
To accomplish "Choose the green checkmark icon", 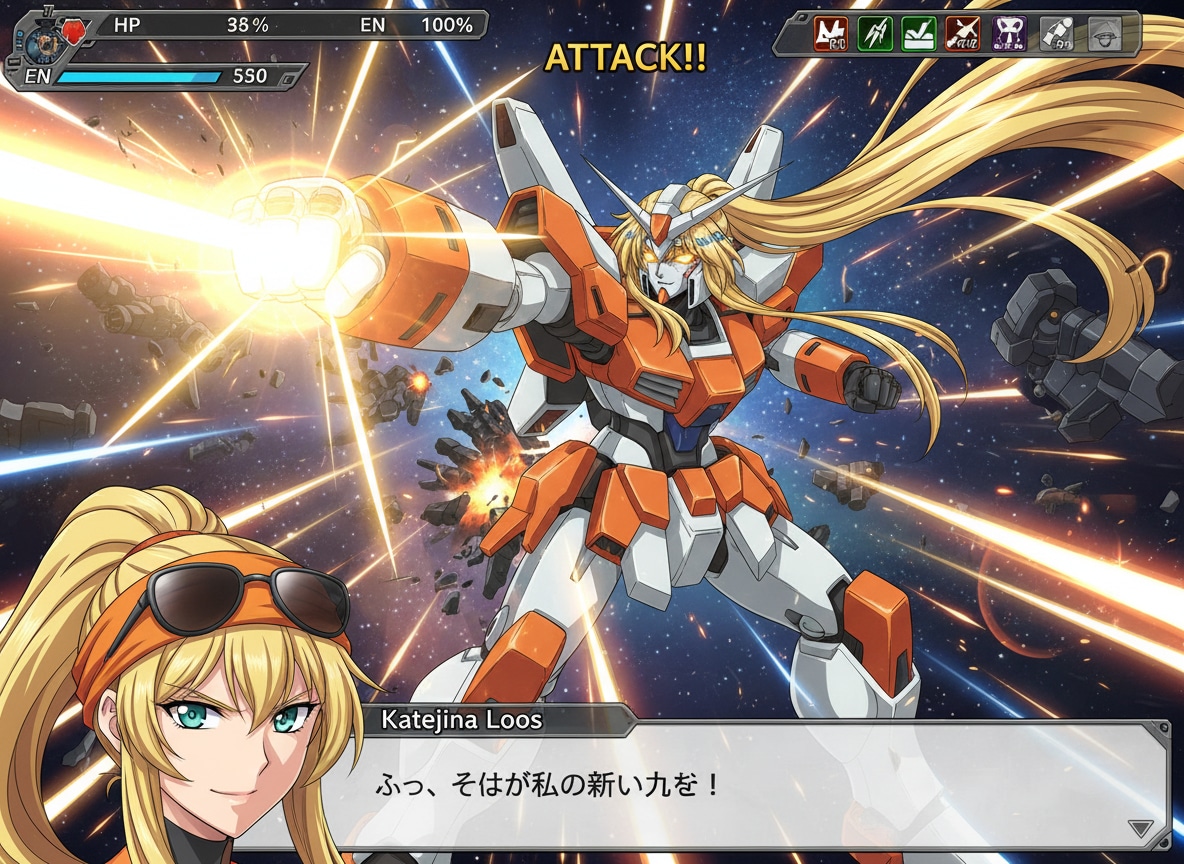I will coord(919,33).
